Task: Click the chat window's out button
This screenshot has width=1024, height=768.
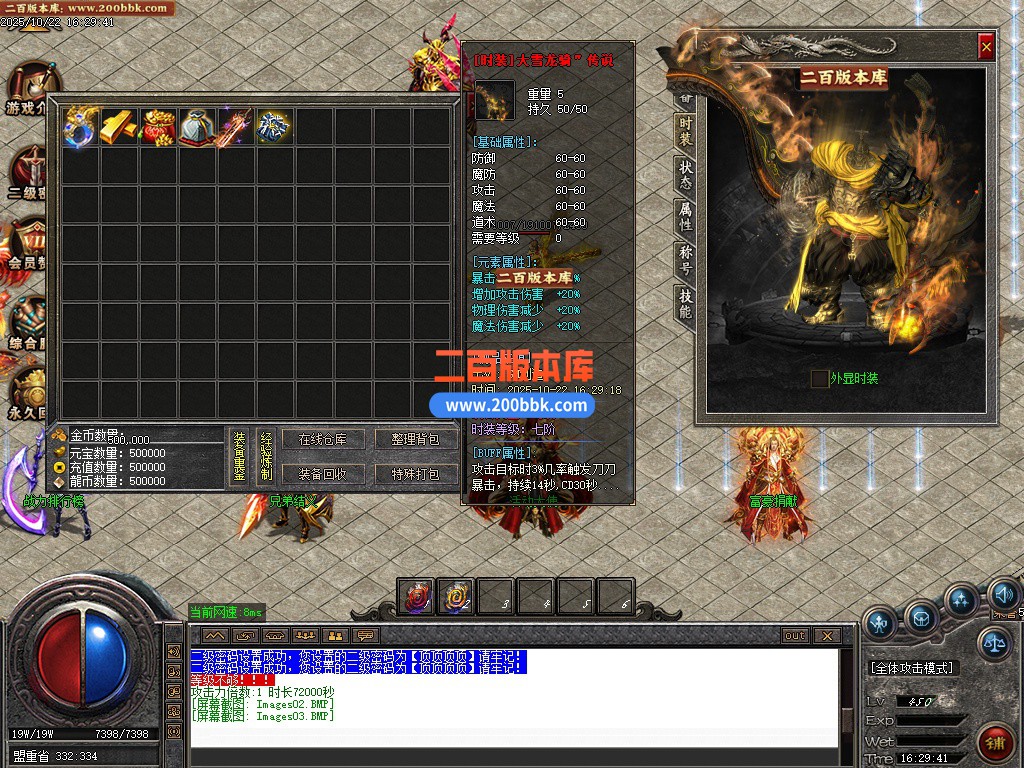Action: [795, 635]
